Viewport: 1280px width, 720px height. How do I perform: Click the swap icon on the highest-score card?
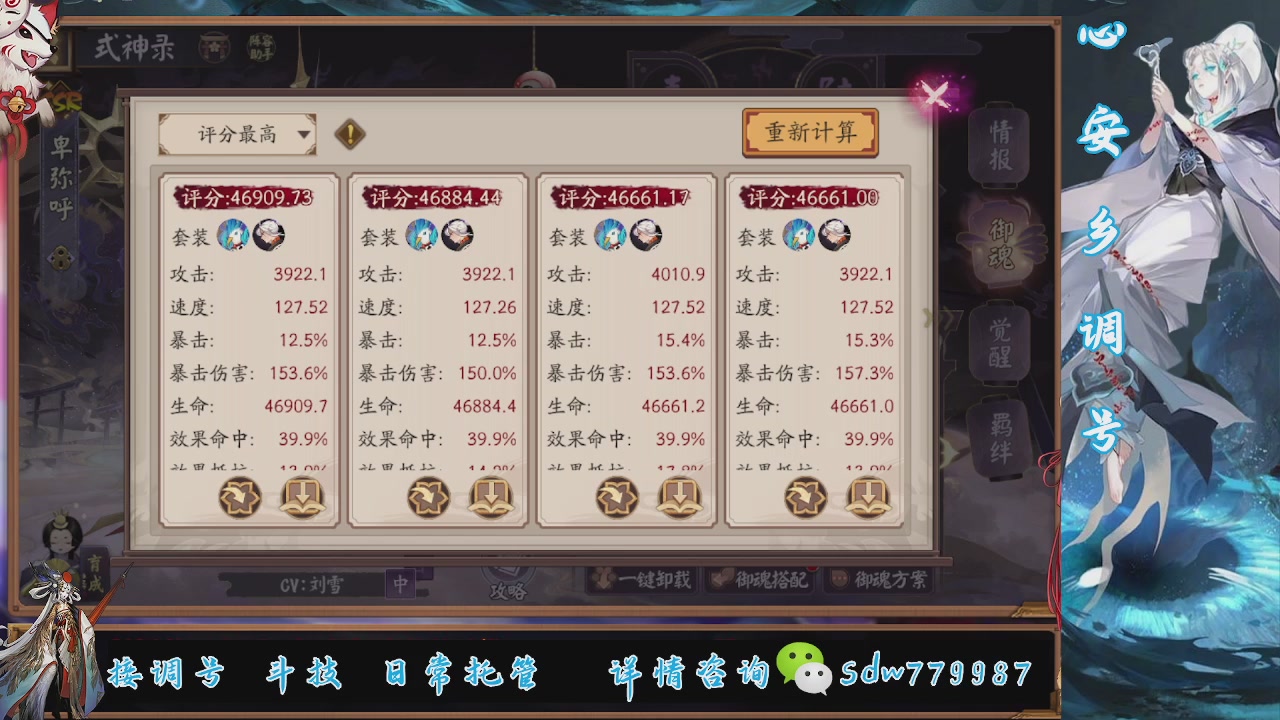(x=238, y=495)
